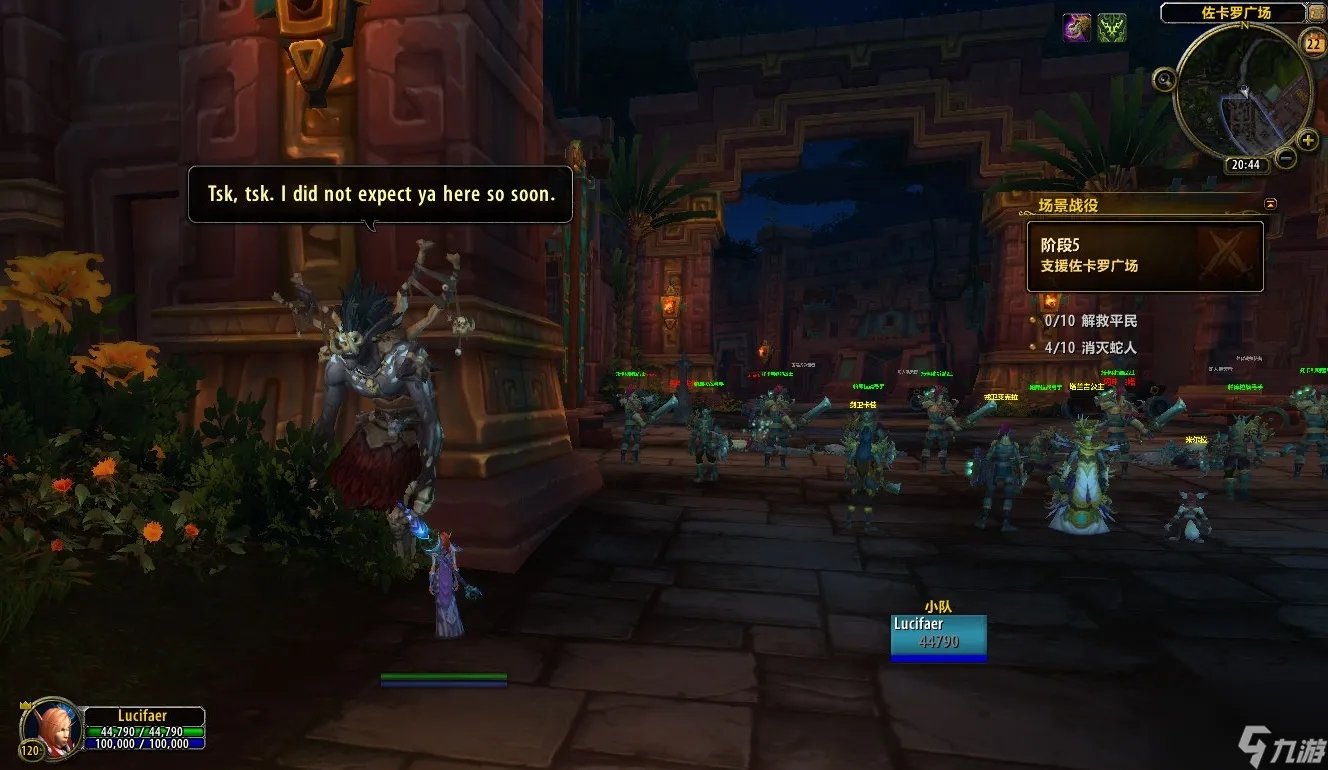The width and height of the screenshot is (1328, 770).
Task: Zoom in the minimap with plus button
Action: pyautogui.click(x=1308, y=141)
